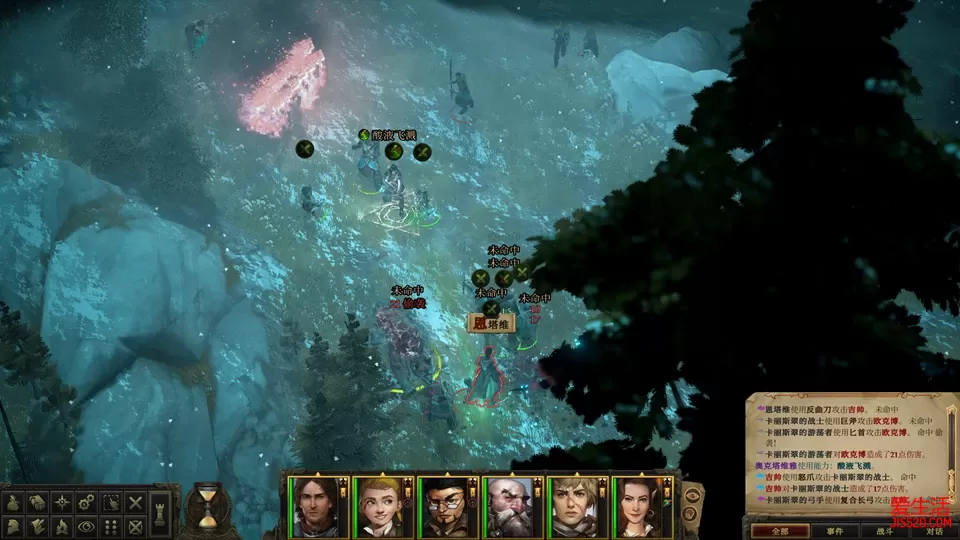Activate the dashed selection pointer tool
The width and height of the screenshot is (960, 540).
[111, 501]
